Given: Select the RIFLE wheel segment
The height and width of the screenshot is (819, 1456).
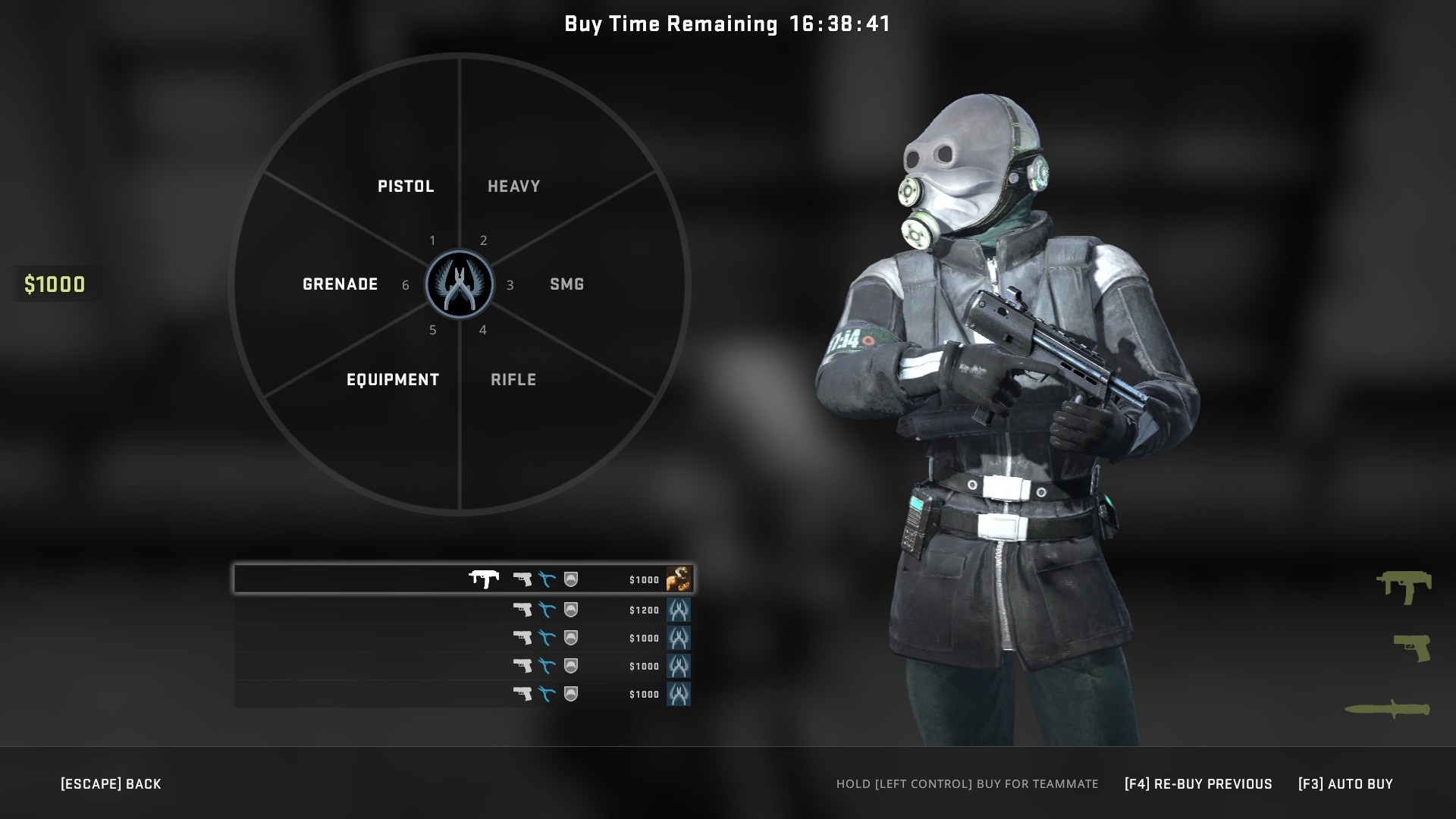Looking at the screenshot, I should 513,379.
